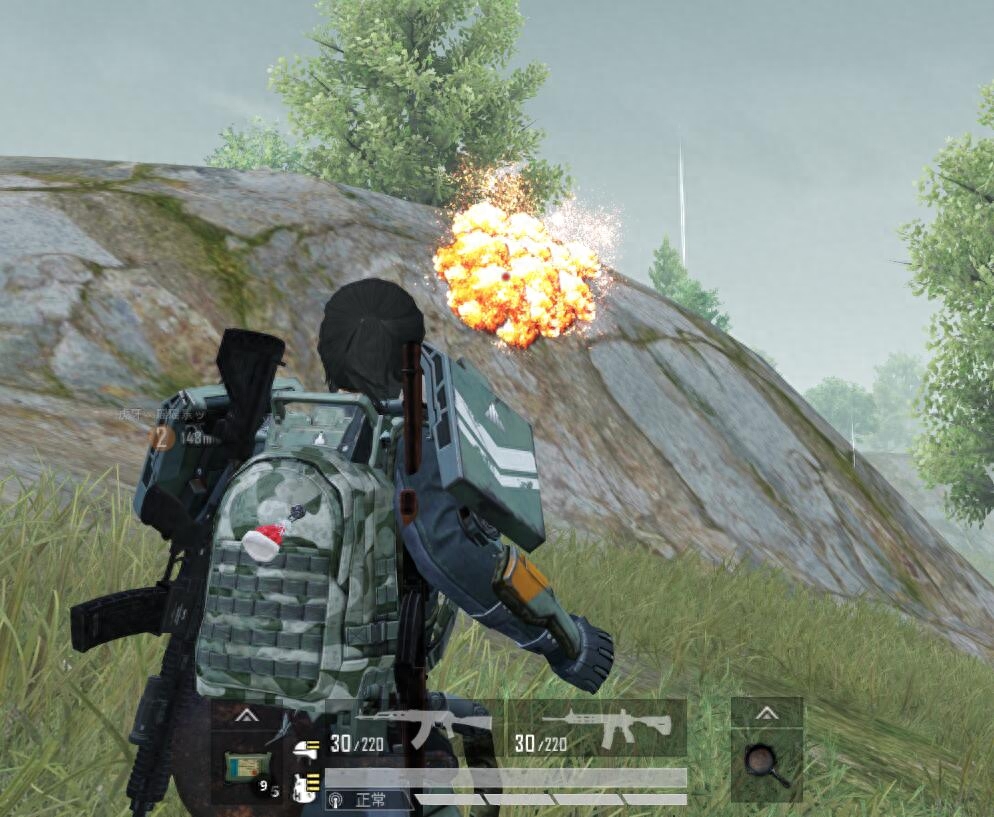Tap the teammate 2 distance marker
This screenshot has height=817, width=994.
pos(160,437)
